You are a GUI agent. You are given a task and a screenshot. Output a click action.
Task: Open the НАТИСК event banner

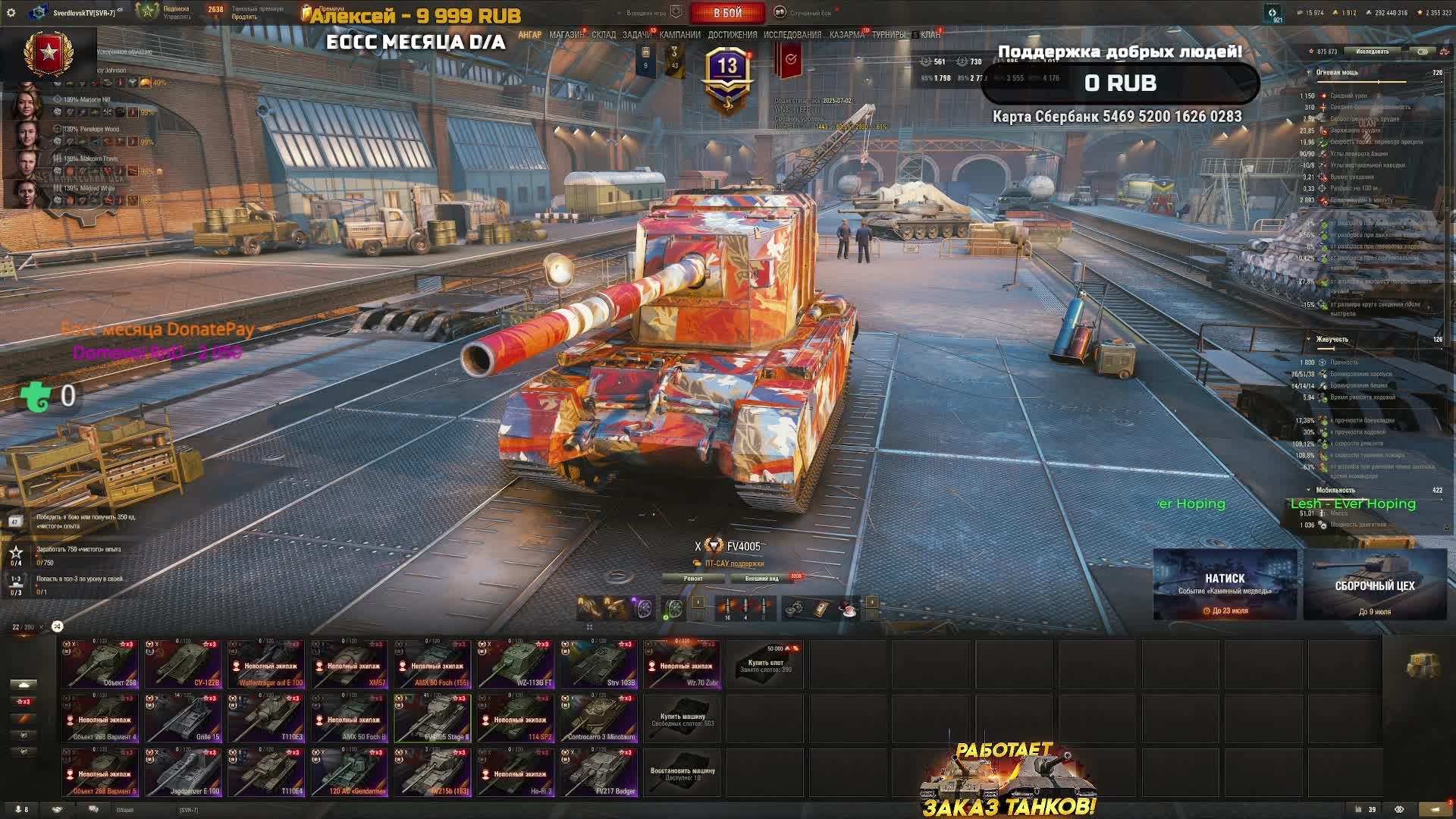pos(1225,585)
